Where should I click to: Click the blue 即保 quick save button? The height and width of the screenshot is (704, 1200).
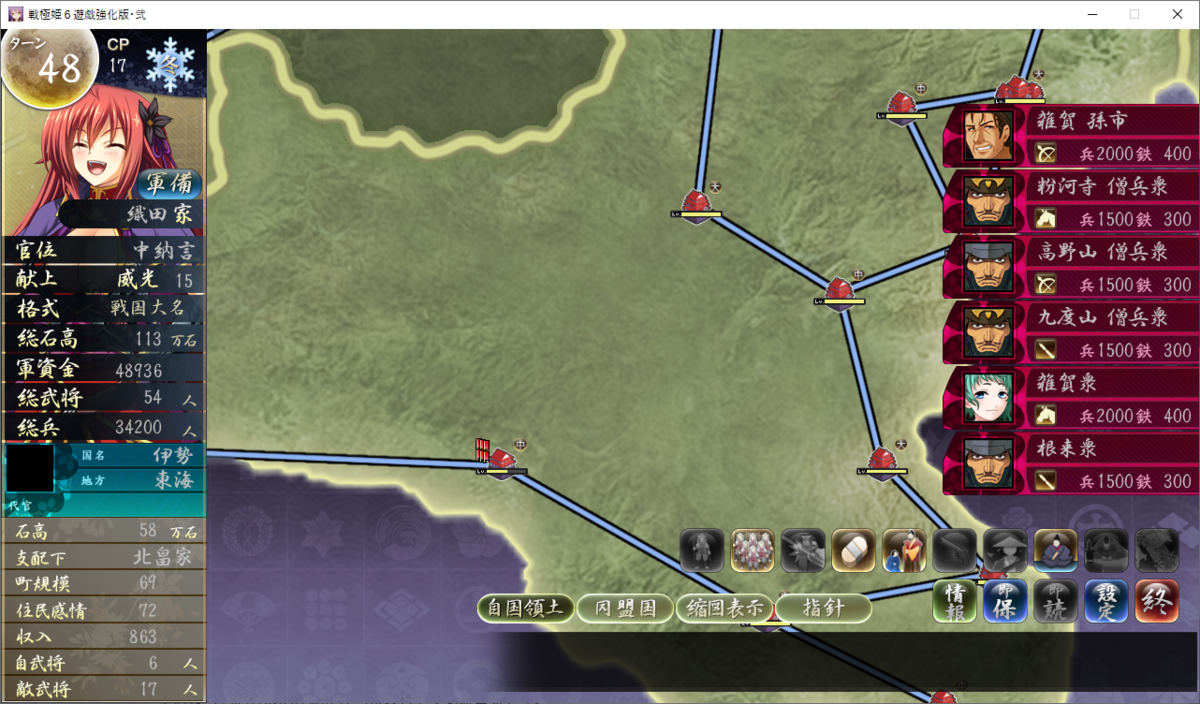[1005, 602]
